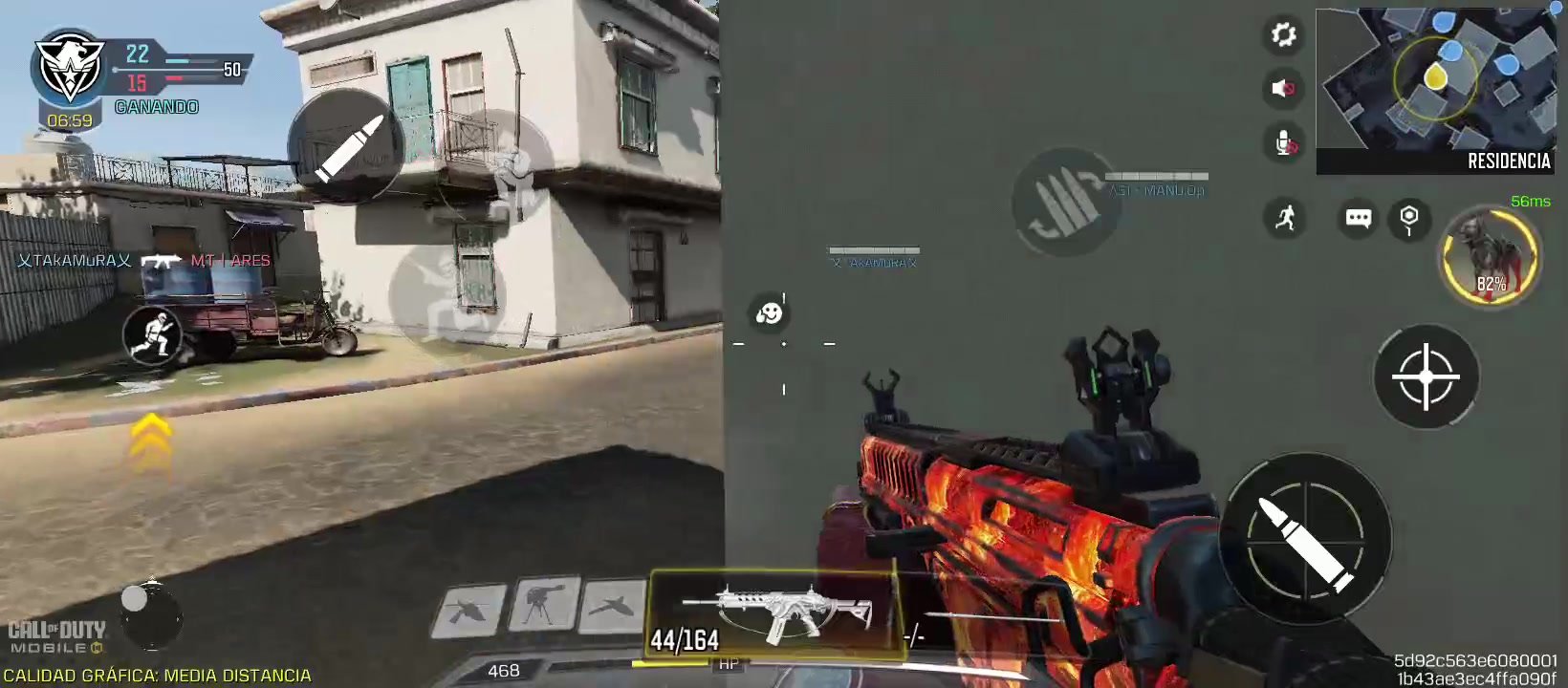Tap the MT | ARES killfeed entry
The width and height of the screenshot is (1568, 688).
pos(232,259)
